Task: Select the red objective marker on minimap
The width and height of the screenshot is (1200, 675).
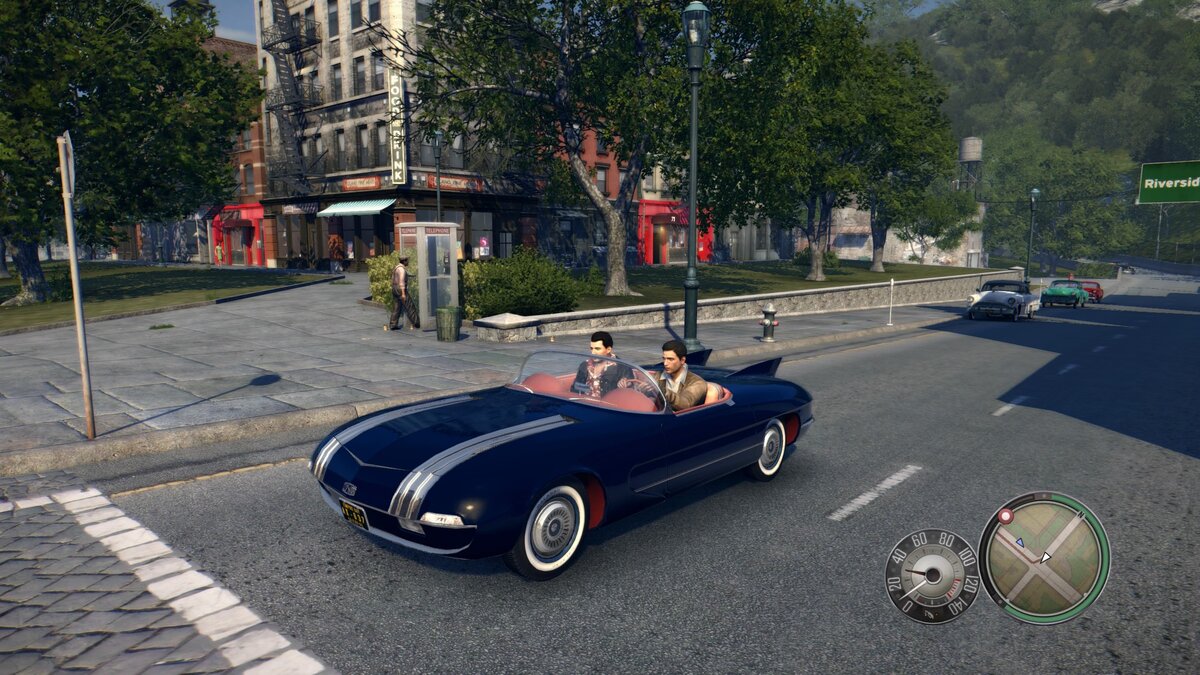Action: coord(1005,516)
